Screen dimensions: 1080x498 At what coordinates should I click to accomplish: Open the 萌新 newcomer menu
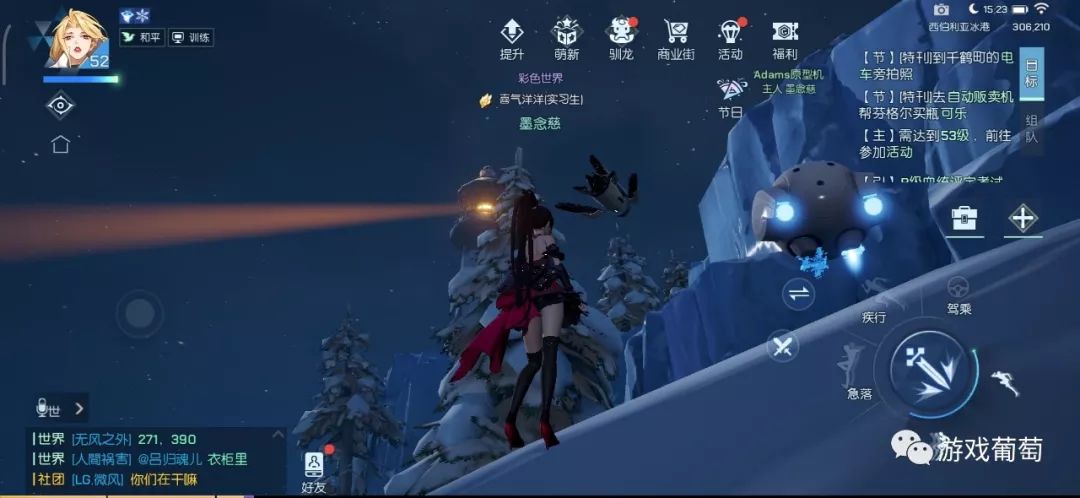(x=567, y=38)
